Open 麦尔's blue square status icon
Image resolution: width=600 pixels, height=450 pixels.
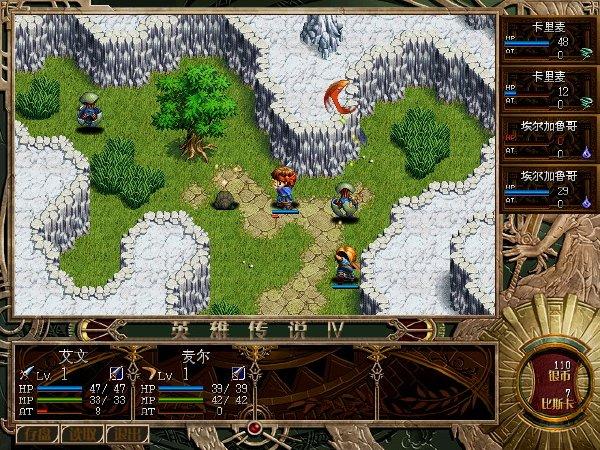(238, 373)
